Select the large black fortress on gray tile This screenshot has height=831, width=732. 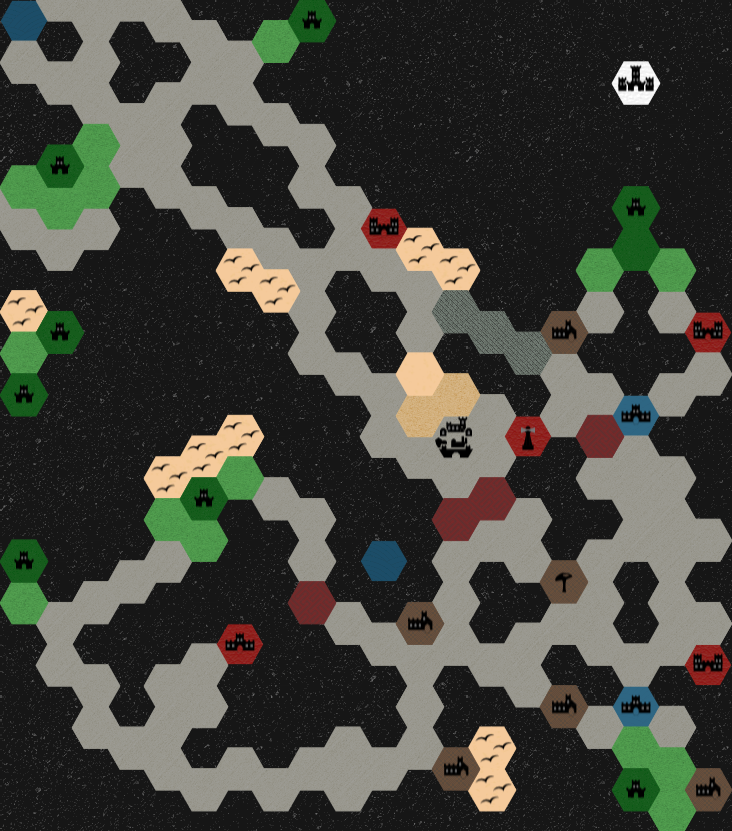(x=455, y=438)
